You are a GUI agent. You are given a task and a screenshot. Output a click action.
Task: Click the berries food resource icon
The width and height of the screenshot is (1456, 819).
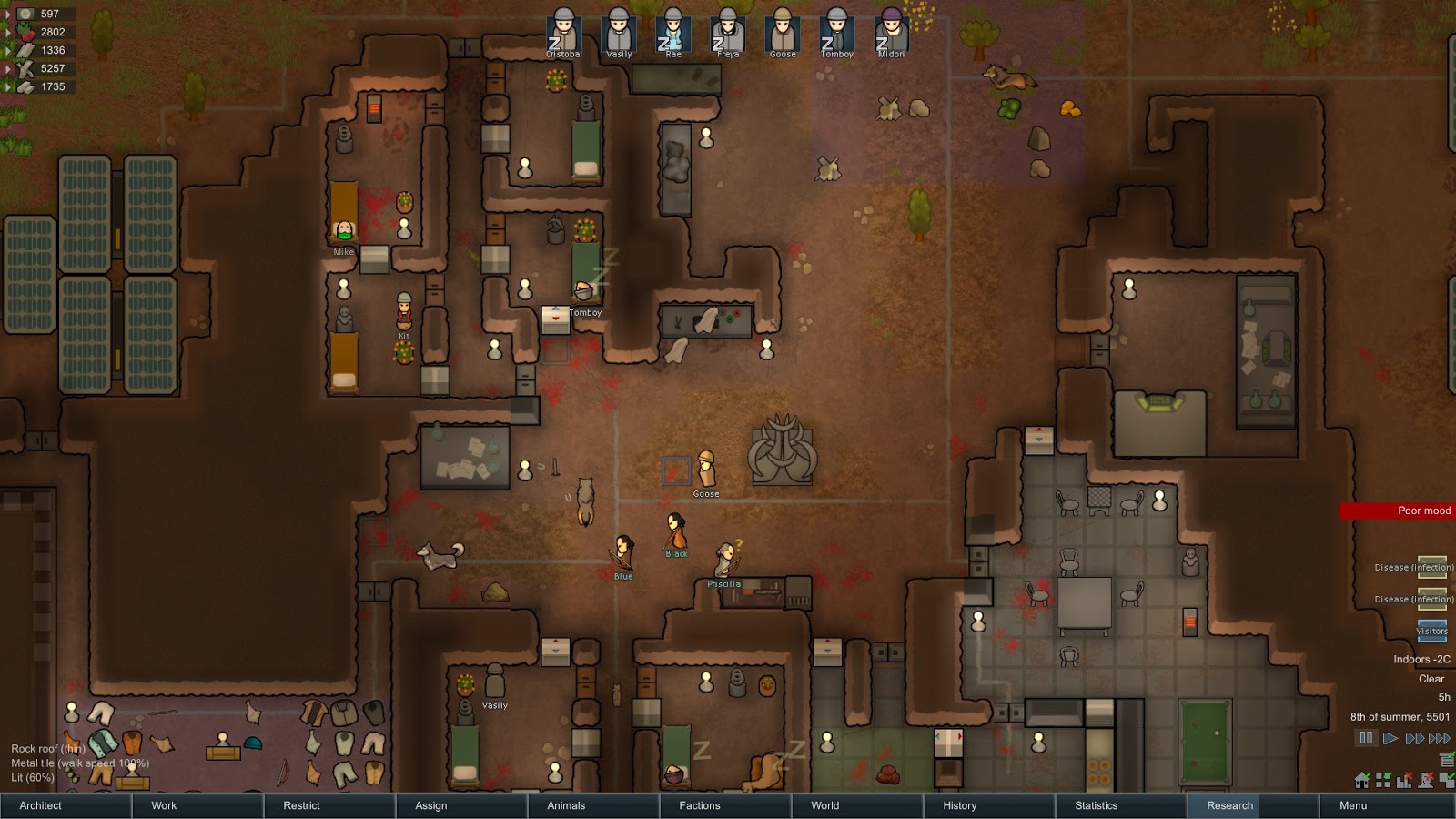pyautogui.click(x=25, y=33)
